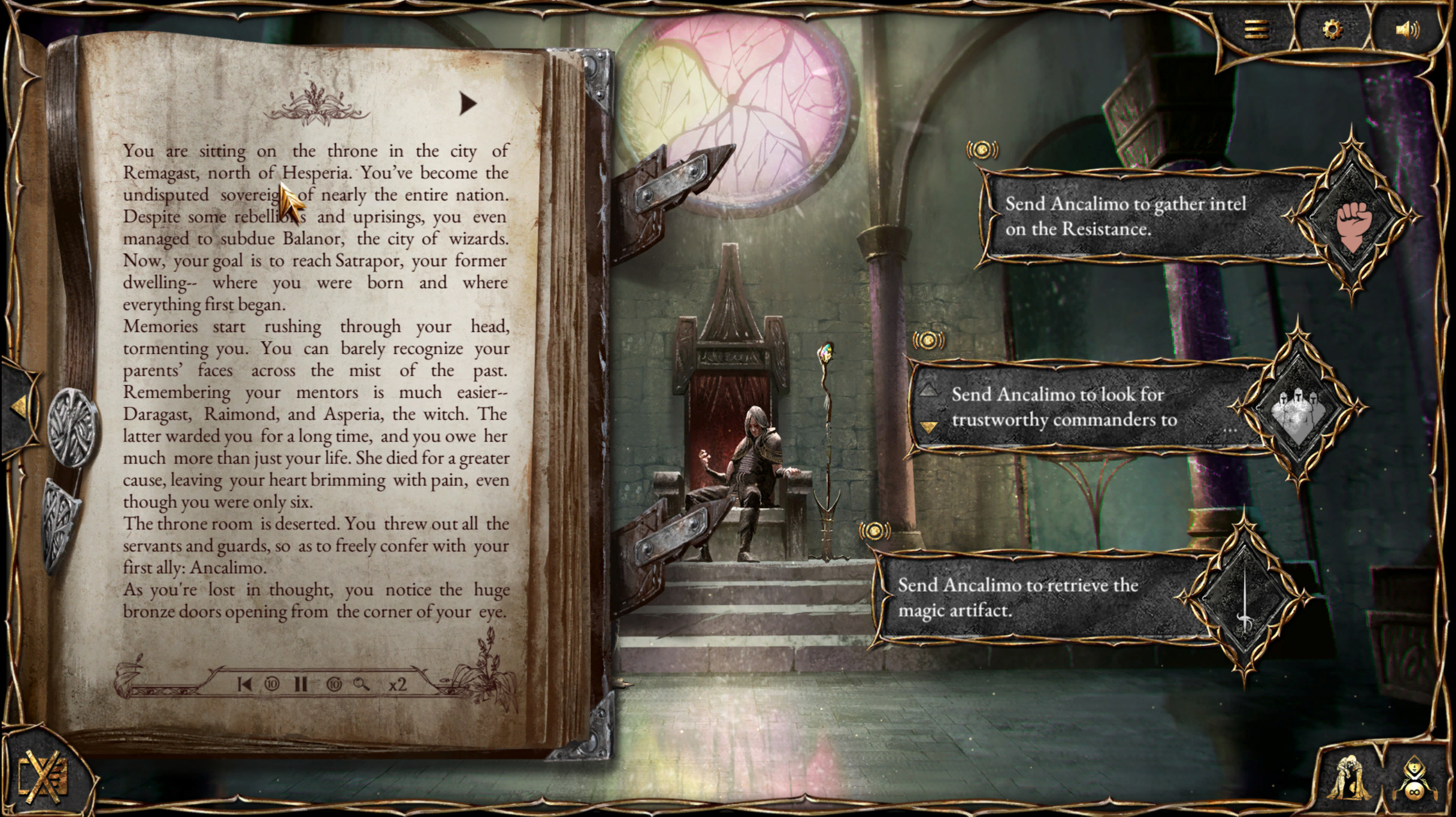Click the play triangle at the top of the page

(x=467, y=103)
